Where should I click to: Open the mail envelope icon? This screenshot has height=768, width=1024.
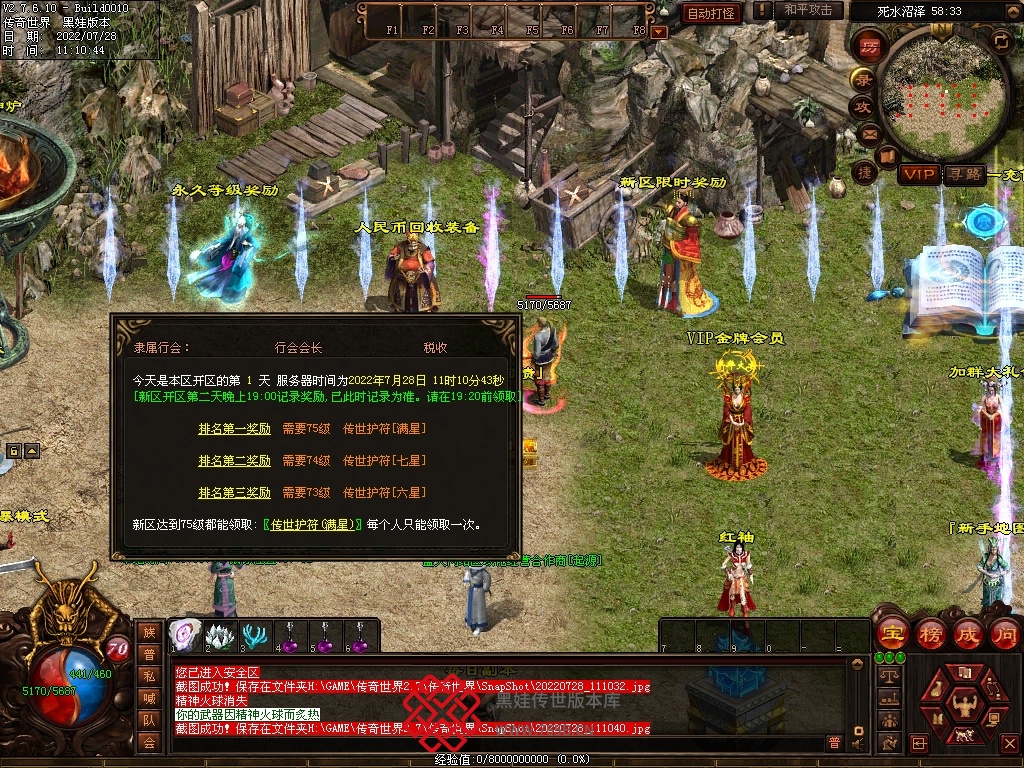coord(869,133)
